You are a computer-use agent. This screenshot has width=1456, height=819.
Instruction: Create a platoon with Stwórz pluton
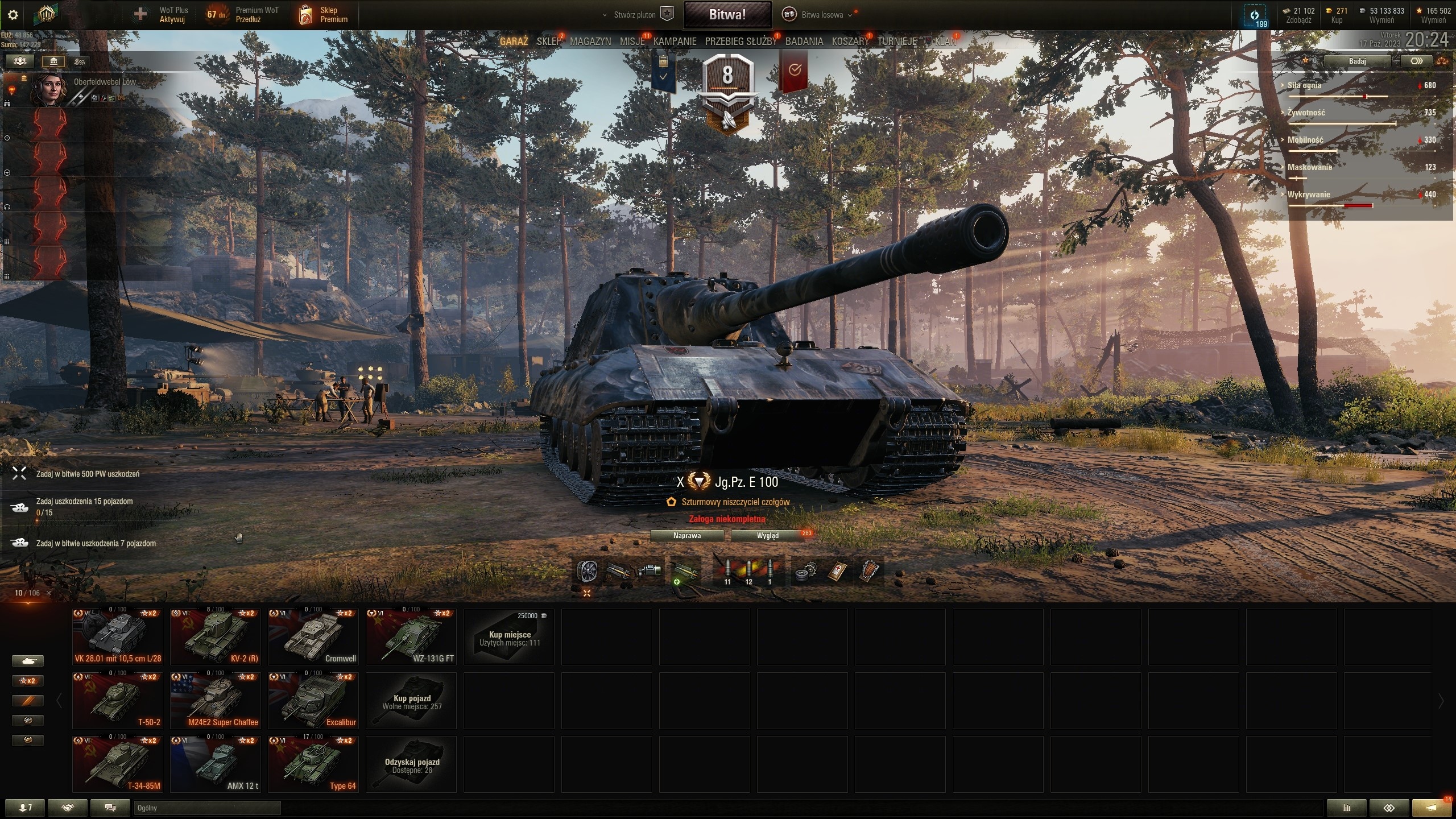click(x=638, y=15)
